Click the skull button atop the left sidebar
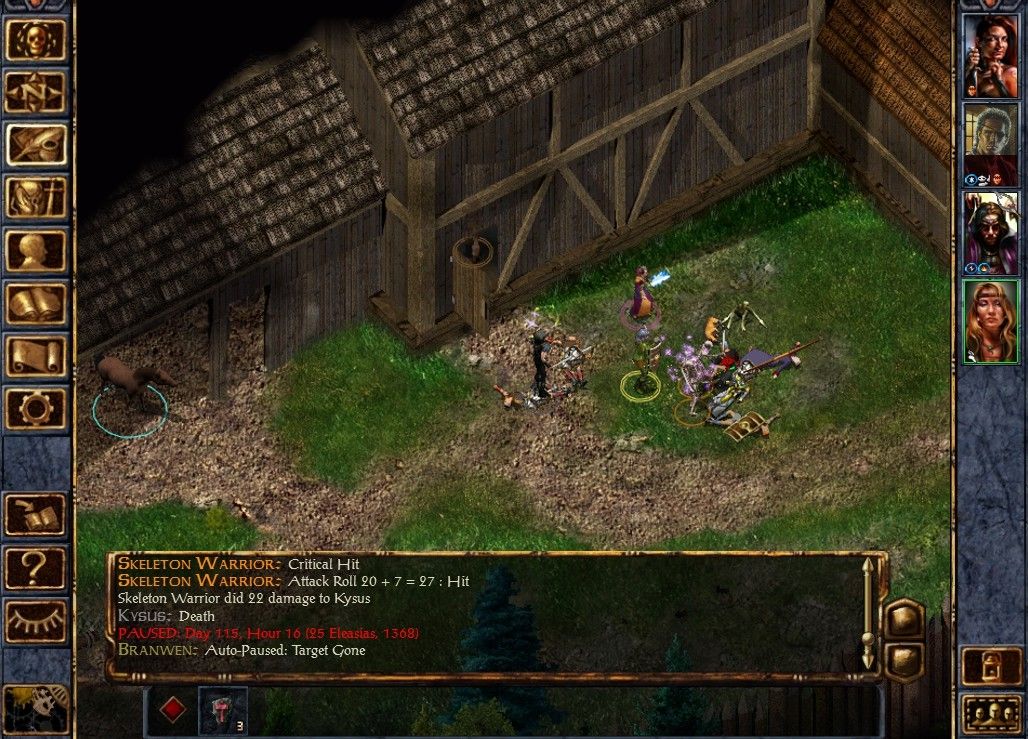 [36, 39]
